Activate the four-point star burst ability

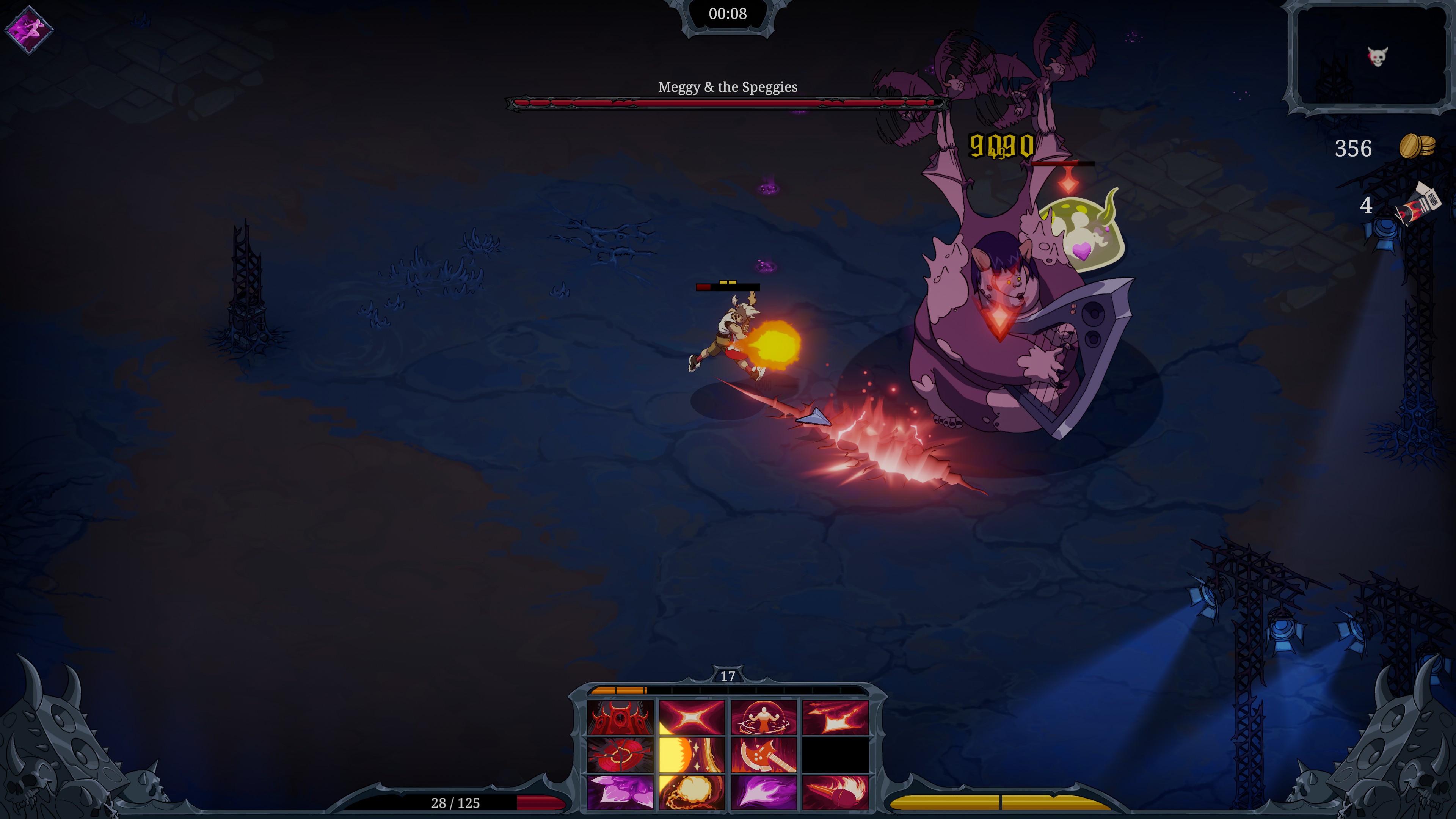click(x=692, y=718)
